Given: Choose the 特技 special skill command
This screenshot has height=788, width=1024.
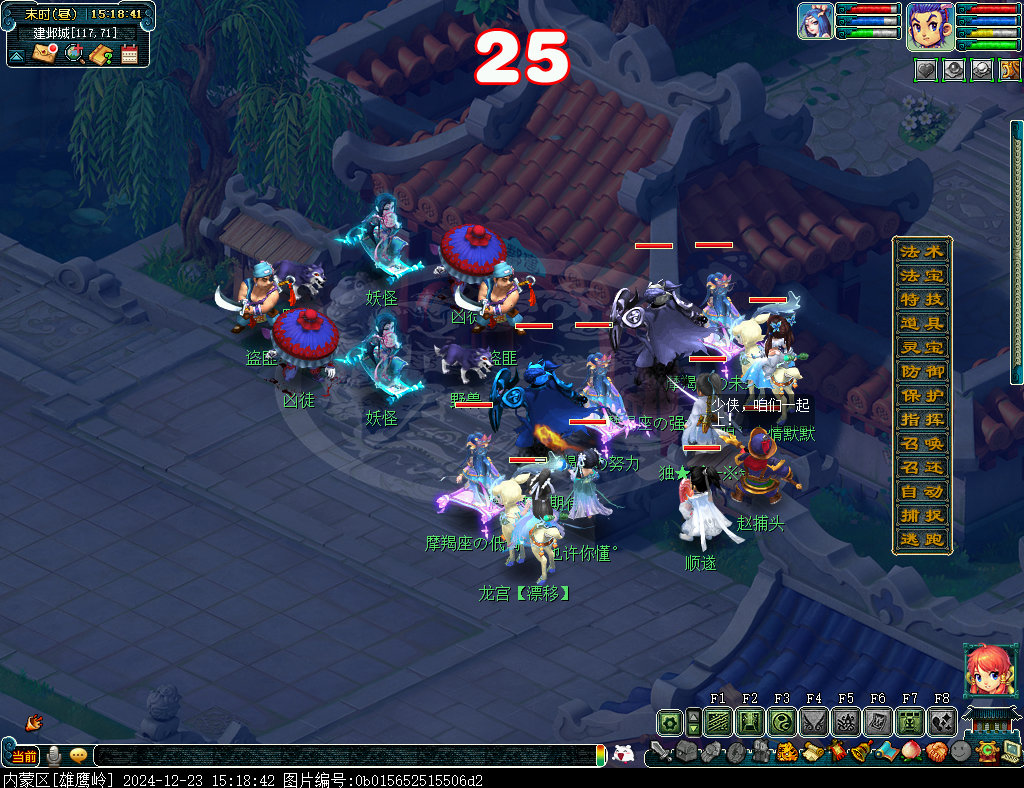Looking at the screenshot, I should pos(921,300).
